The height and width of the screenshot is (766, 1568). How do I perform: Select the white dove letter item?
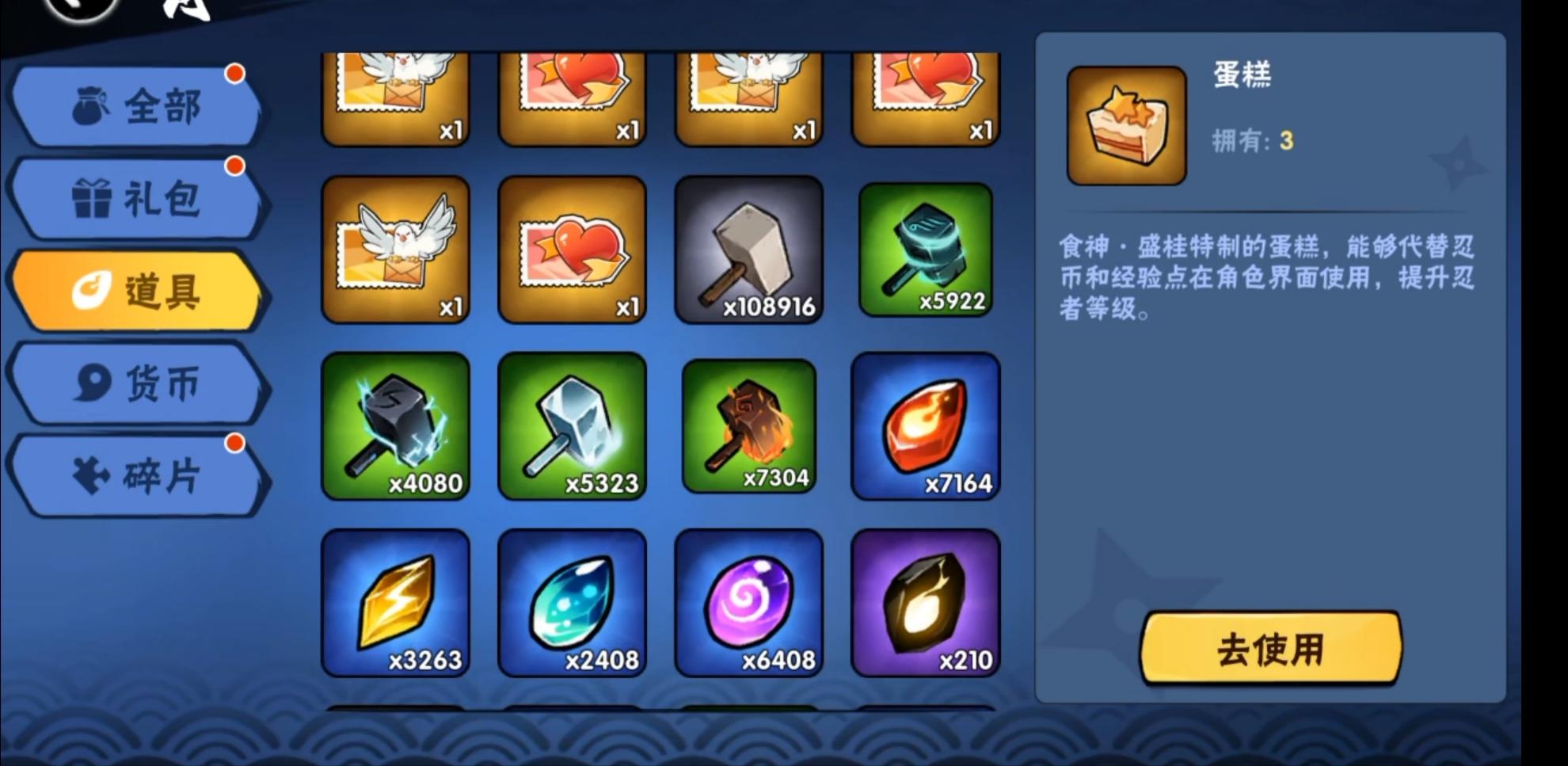click(396, 252)
